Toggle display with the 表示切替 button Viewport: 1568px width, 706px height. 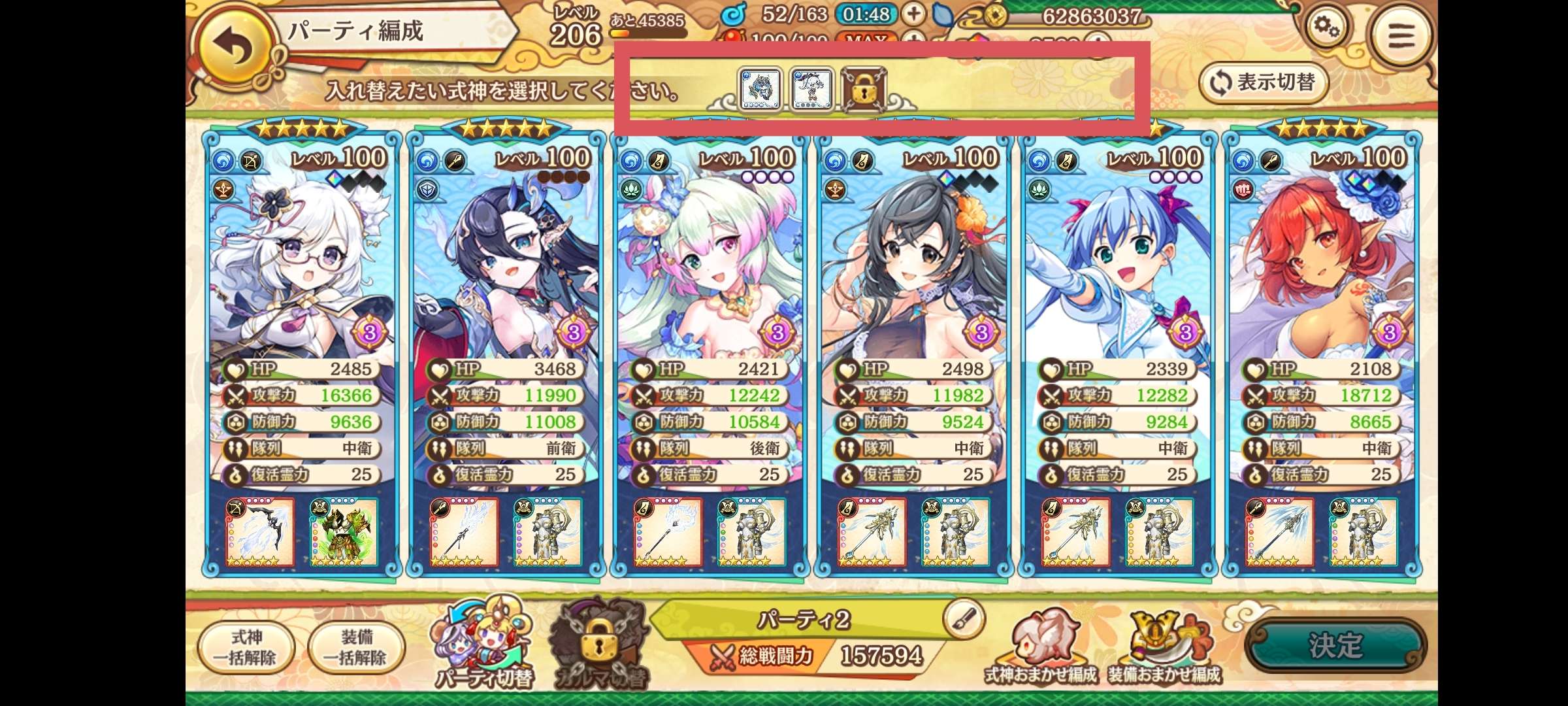pos(1264,83)
